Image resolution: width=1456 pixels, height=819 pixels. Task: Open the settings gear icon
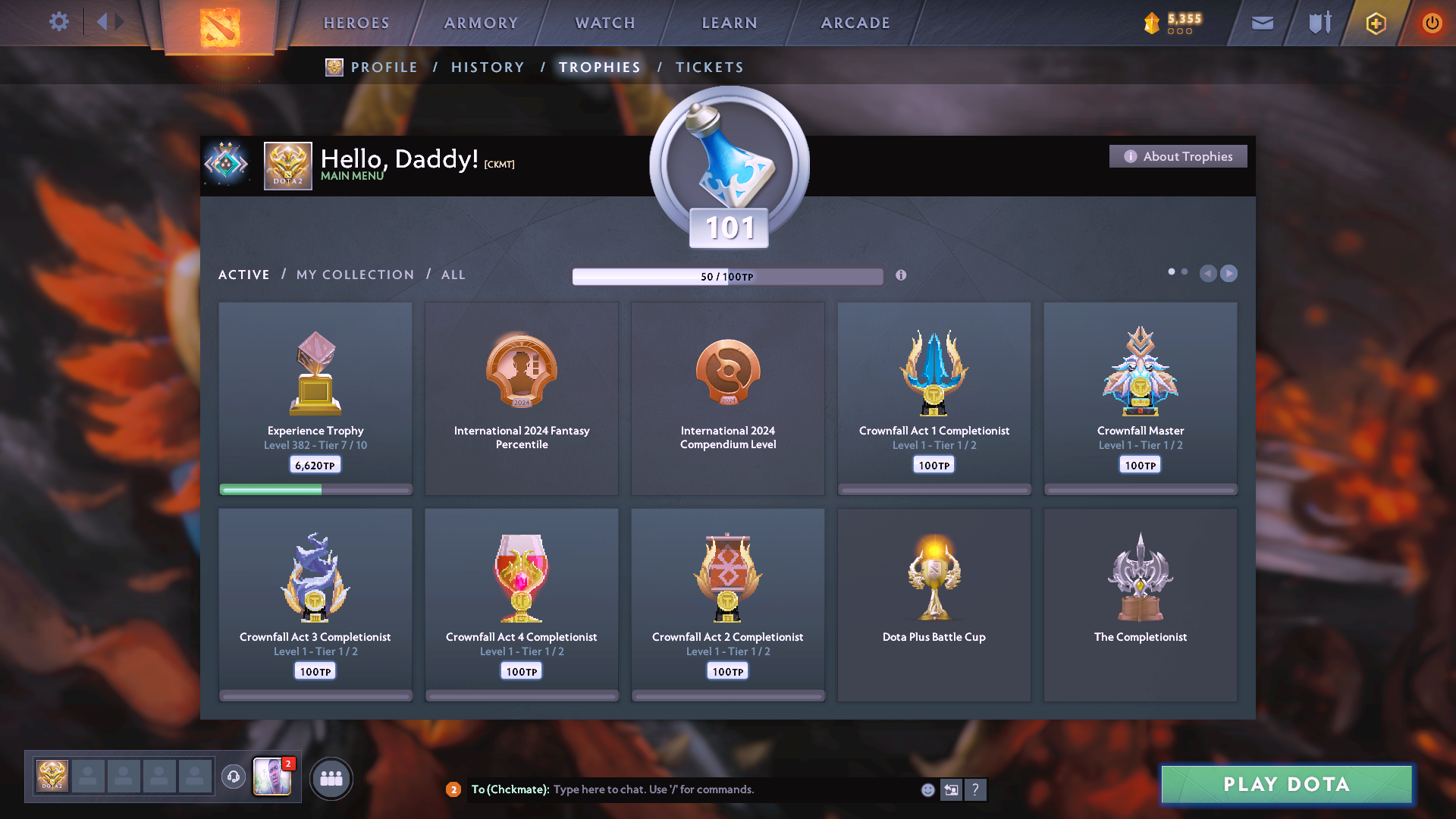coord(59,22)
